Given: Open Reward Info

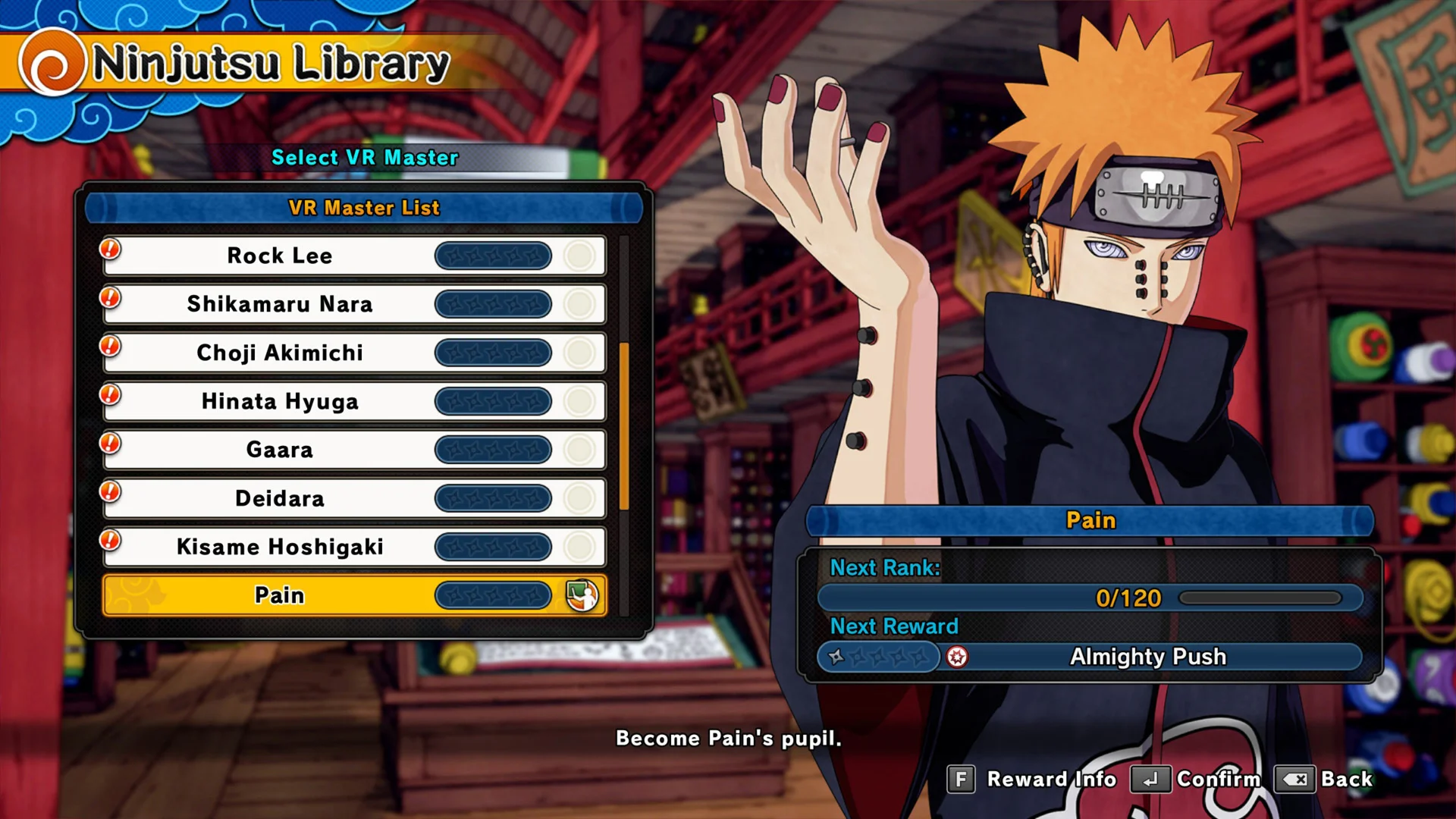Looking at the screenshot, I should [1032, 779].
